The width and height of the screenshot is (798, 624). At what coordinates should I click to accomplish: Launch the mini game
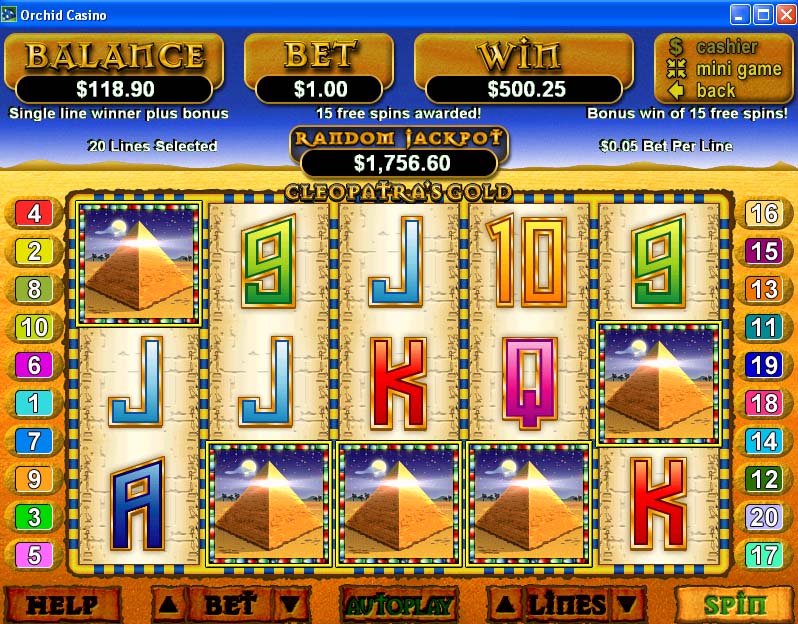[x=738, y=69]
